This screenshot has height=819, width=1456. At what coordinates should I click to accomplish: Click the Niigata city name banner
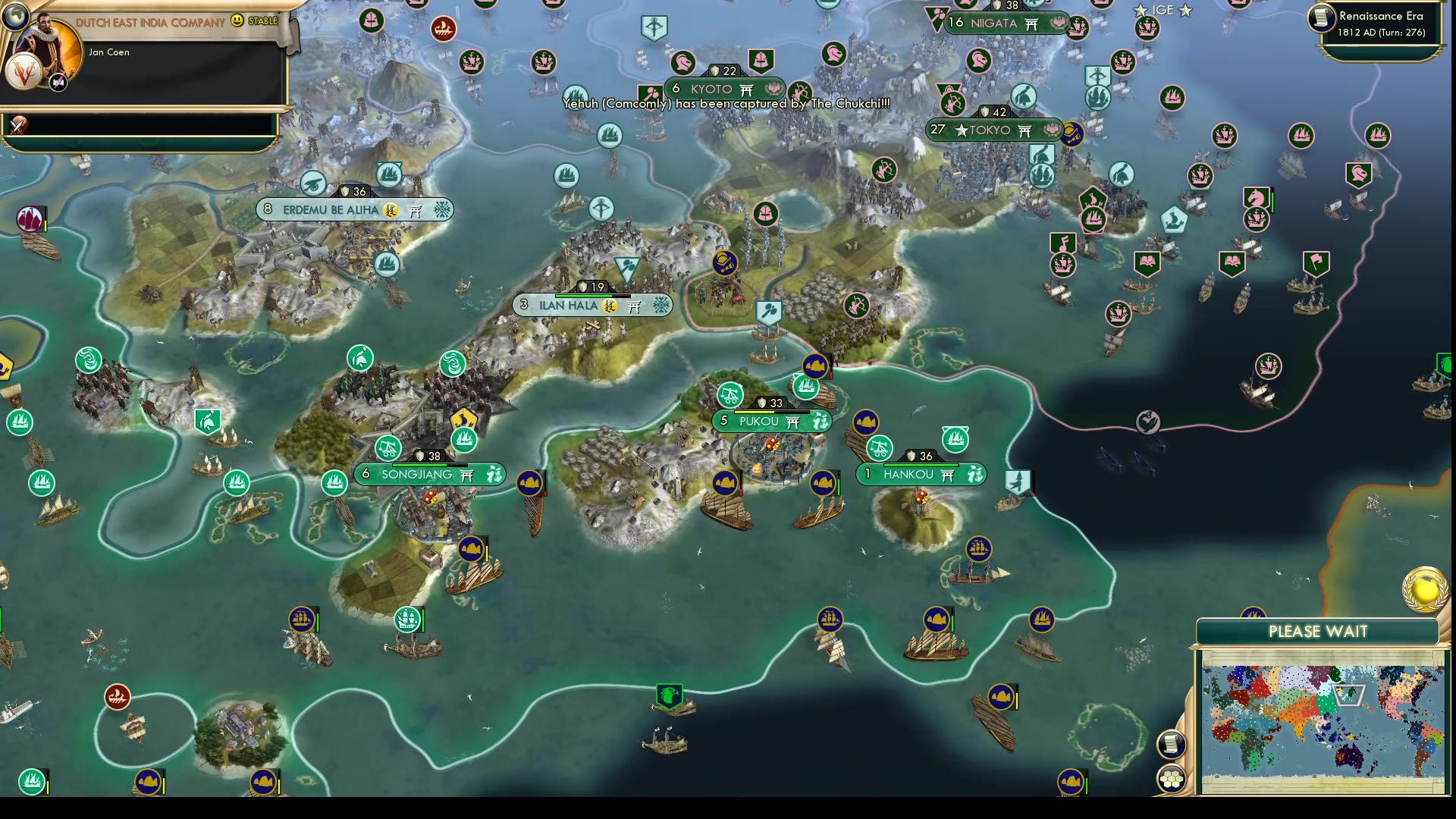click(993, 24)
